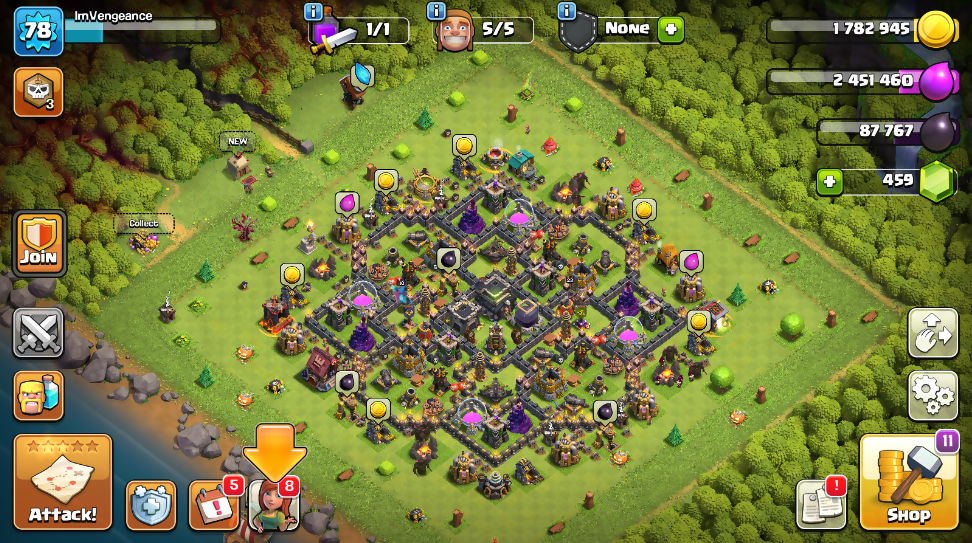Open the news notes button
Image resolution: width=972 pixels, height=543 pixels.
(x=820, y=503)
